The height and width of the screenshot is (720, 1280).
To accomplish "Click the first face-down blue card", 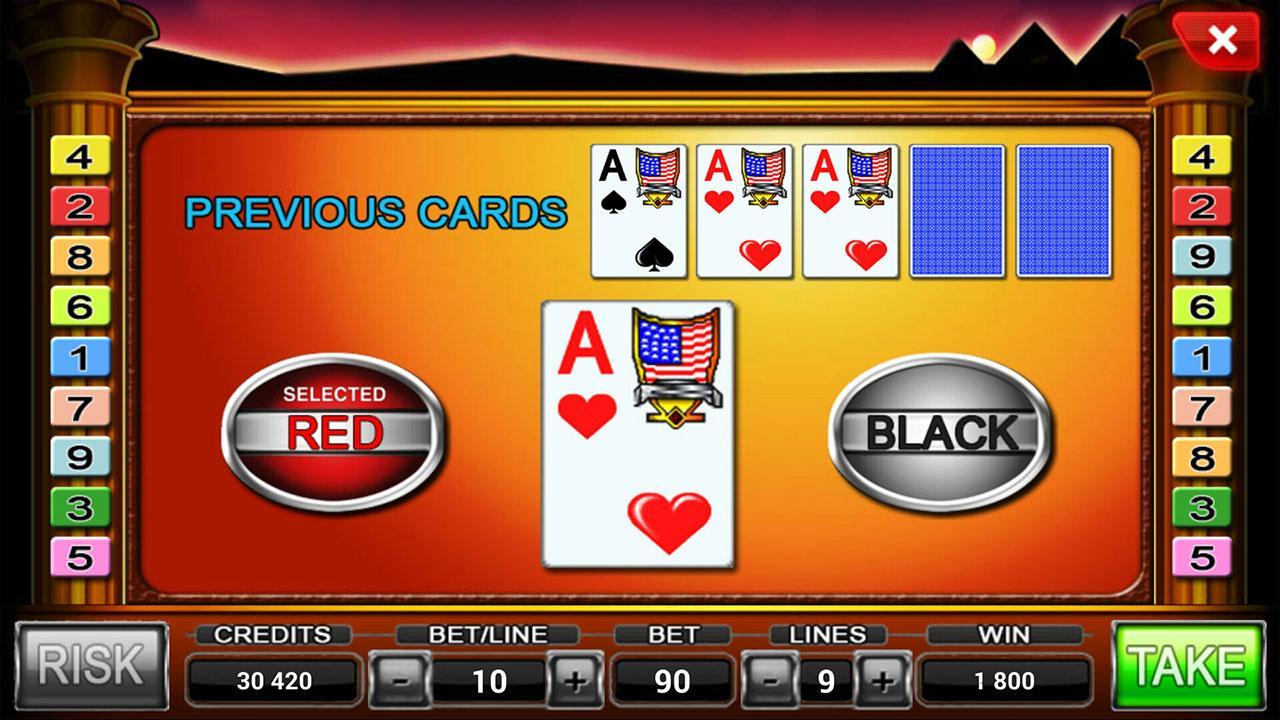I will coord(957,208).
